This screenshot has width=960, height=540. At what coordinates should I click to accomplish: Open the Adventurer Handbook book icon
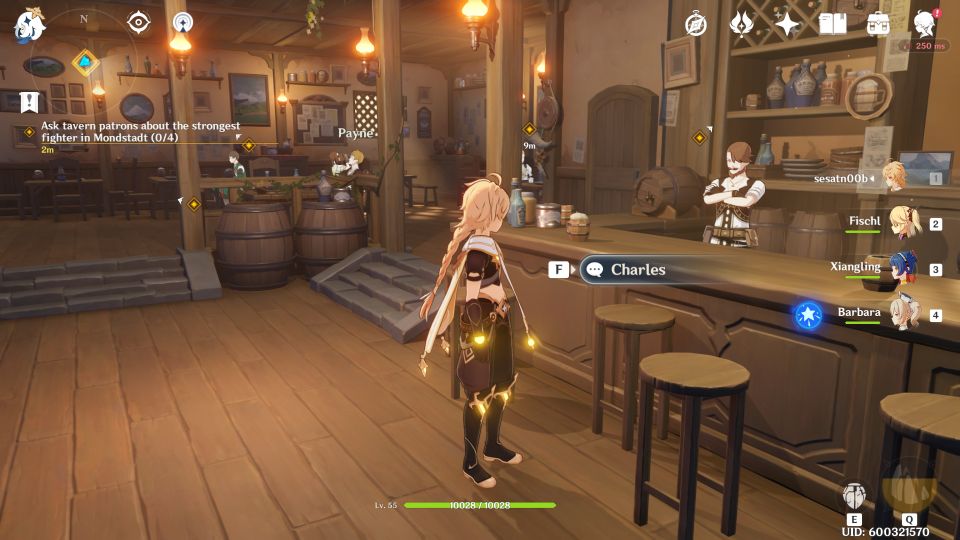pos(832,23)
